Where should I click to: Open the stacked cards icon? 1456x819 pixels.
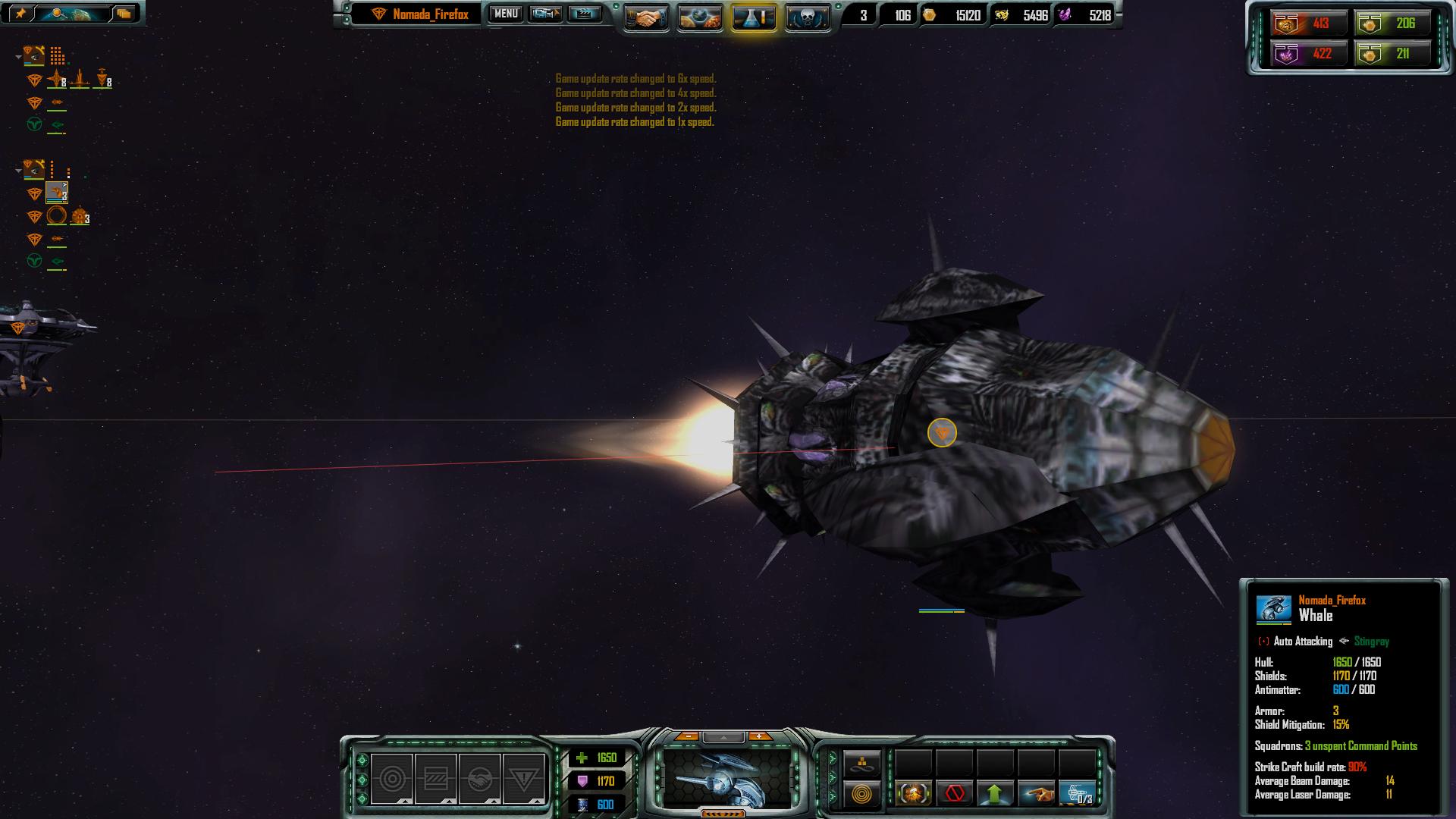[124, 13]
